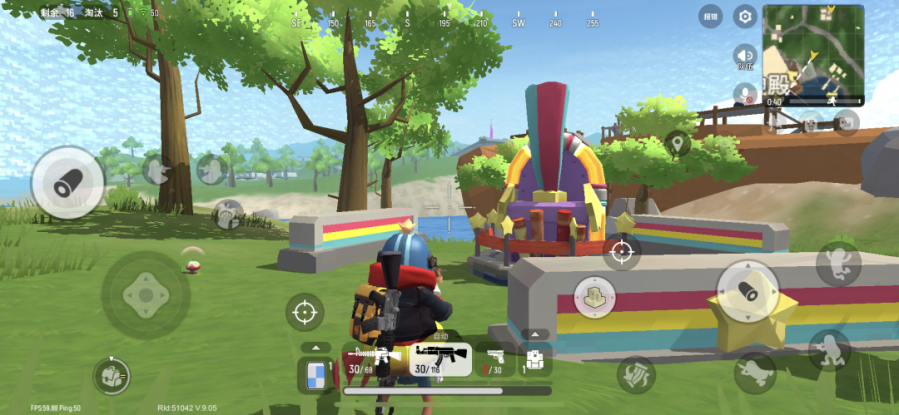Open the backpack inventory
899x415 pixels.
click(x=113, y=375)
